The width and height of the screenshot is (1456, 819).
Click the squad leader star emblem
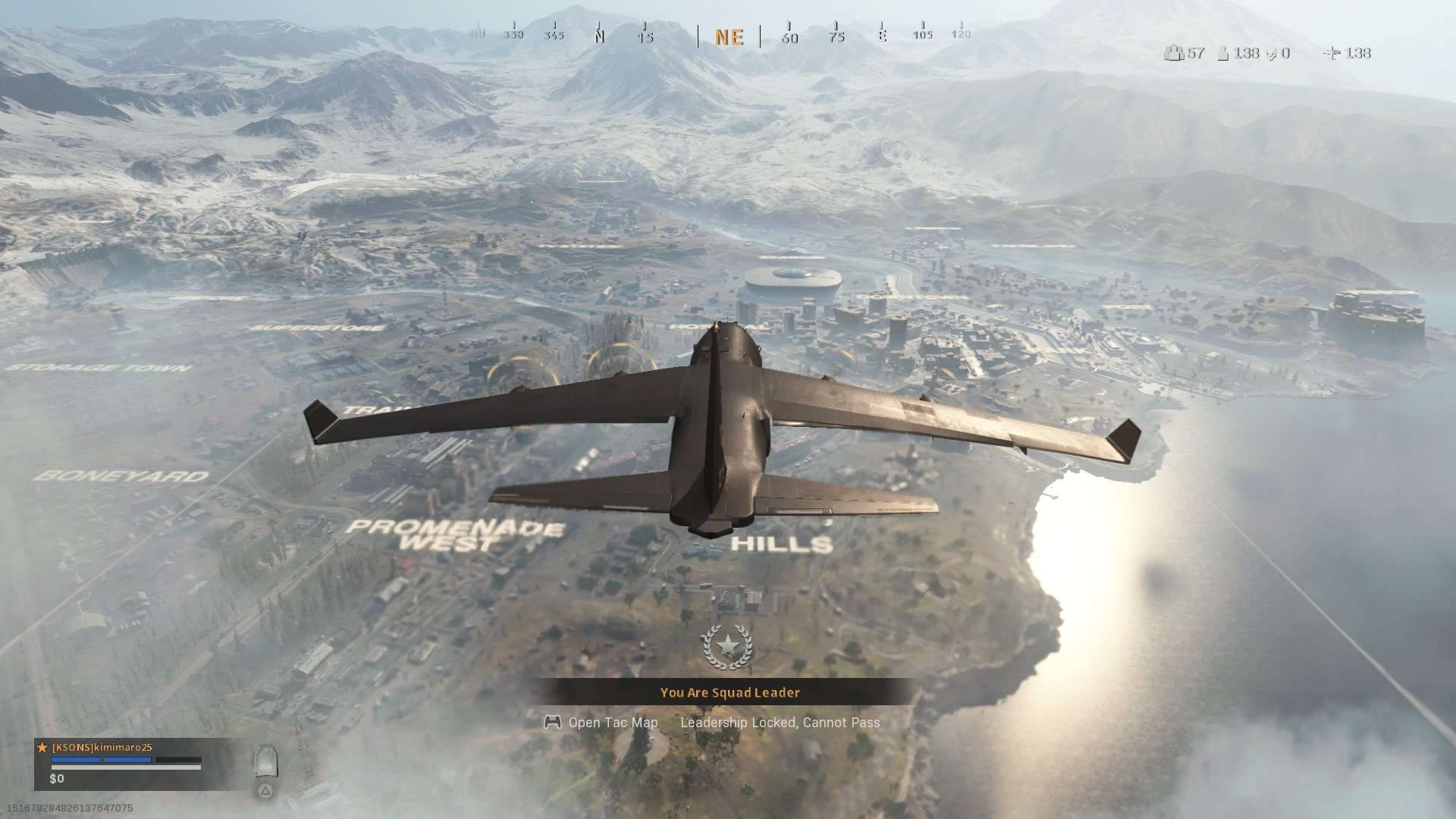[727, 646]
